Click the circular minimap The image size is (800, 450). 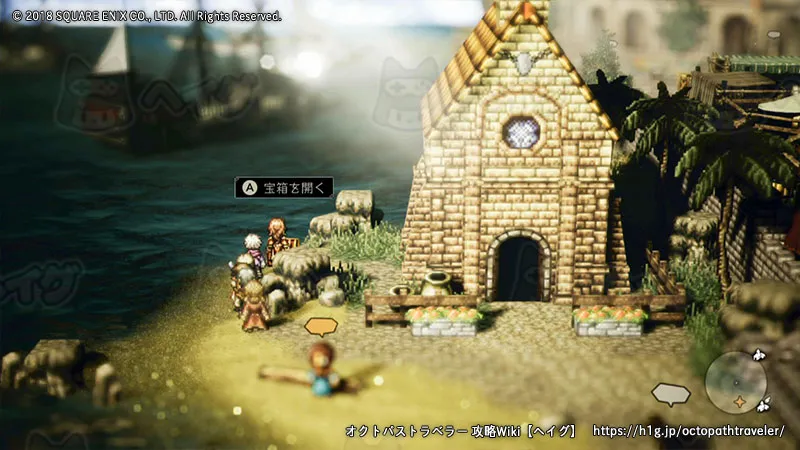tap(735, 382)
